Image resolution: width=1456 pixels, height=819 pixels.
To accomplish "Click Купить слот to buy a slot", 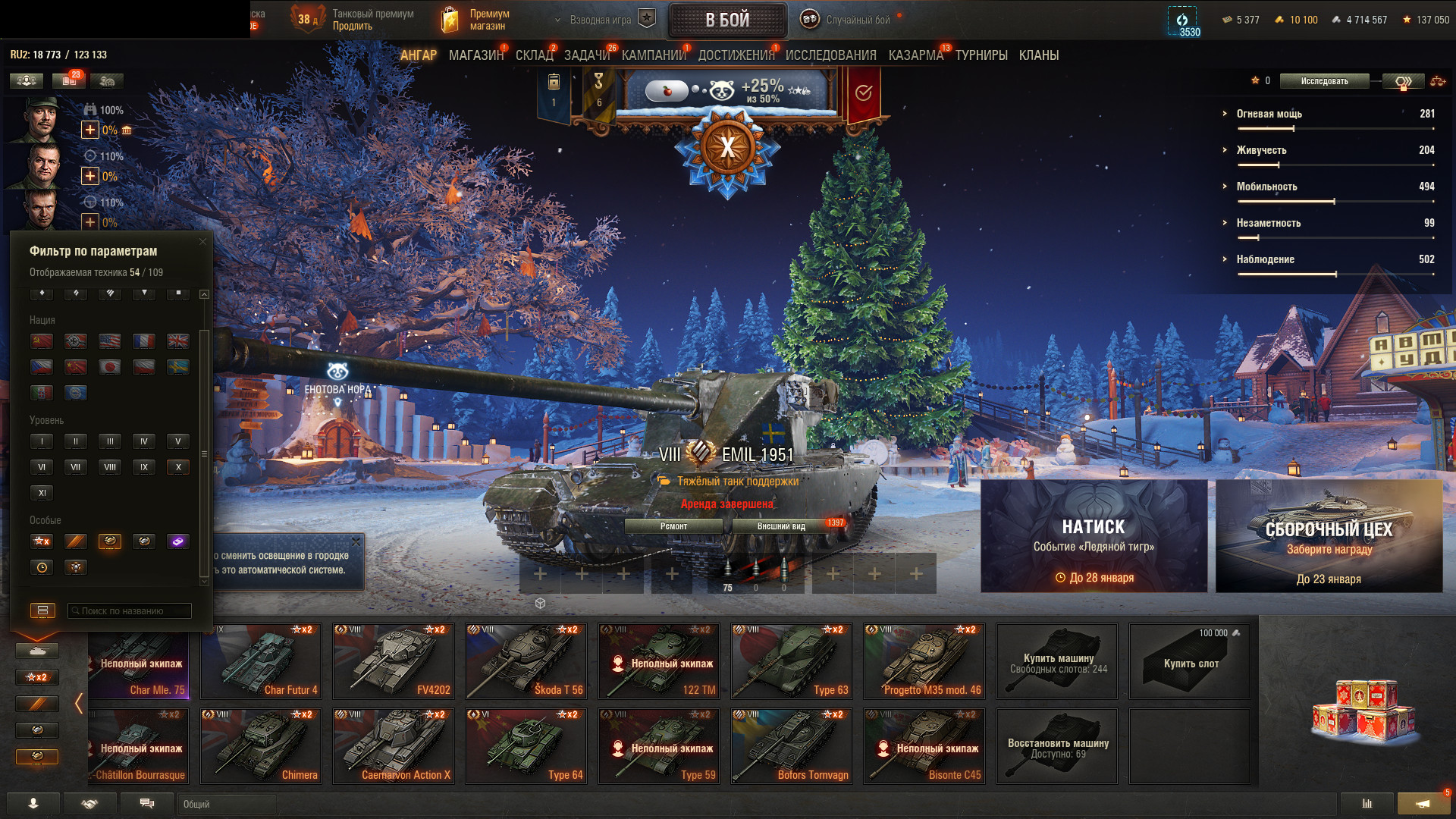I will tap(1189, 661).
